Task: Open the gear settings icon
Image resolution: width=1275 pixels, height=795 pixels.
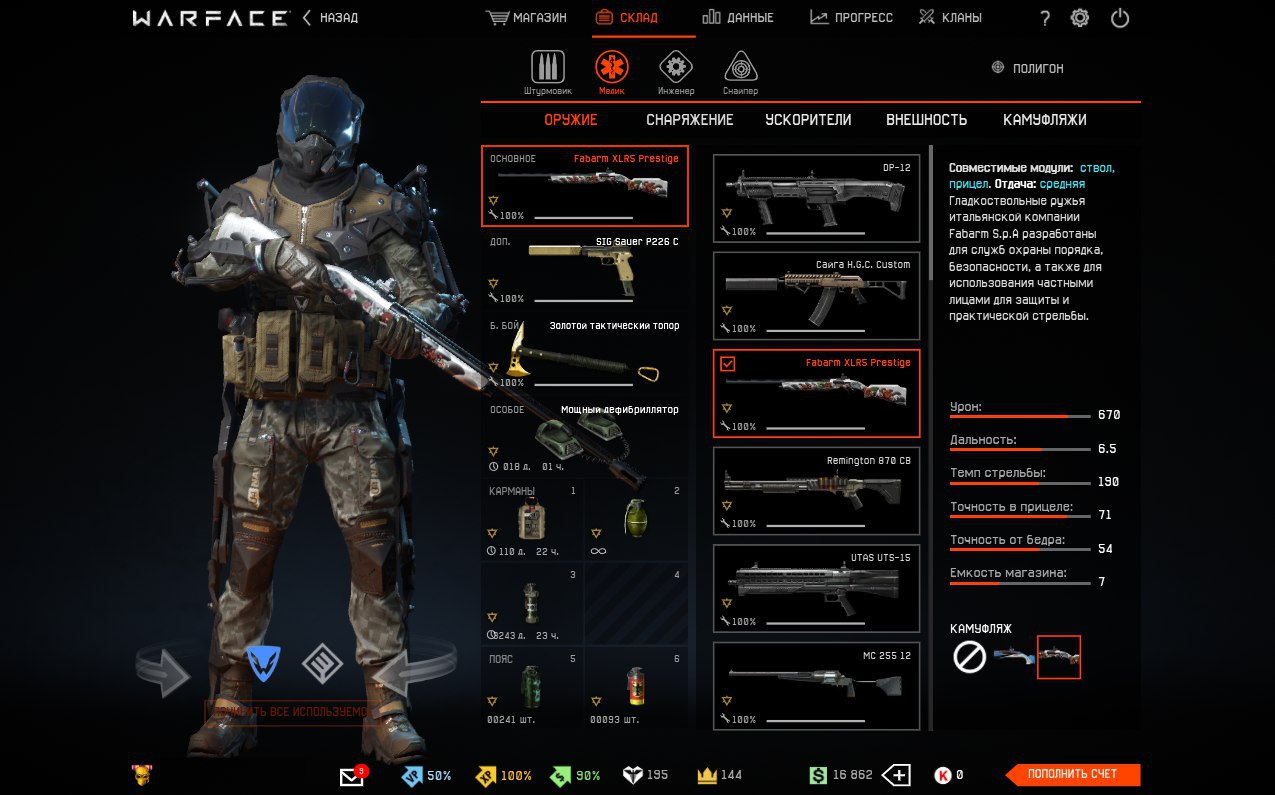Action: pos(1080,18)
